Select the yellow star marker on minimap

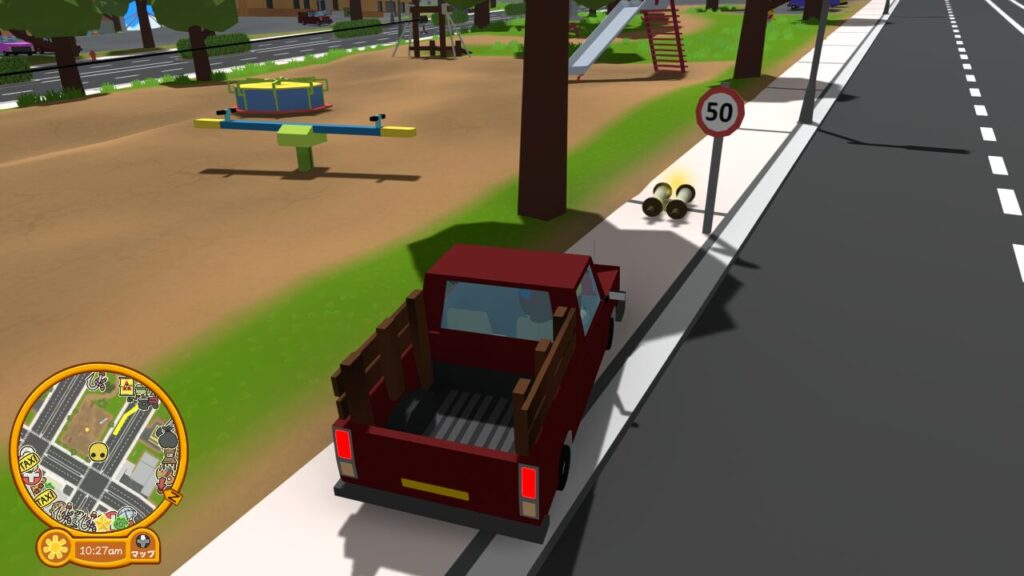tap(102, 521)
